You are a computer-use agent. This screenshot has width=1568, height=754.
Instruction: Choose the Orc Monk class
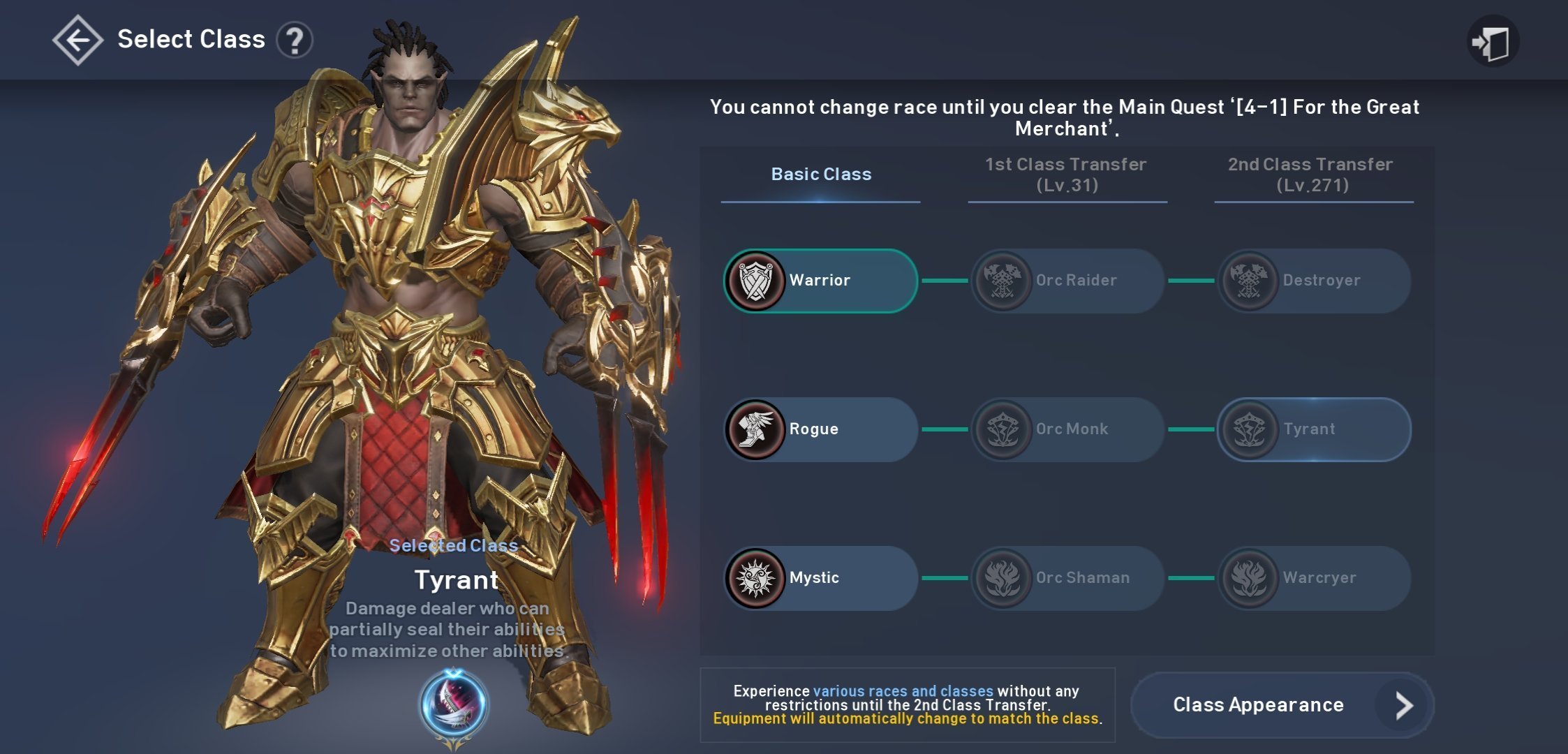point(1067,429)
